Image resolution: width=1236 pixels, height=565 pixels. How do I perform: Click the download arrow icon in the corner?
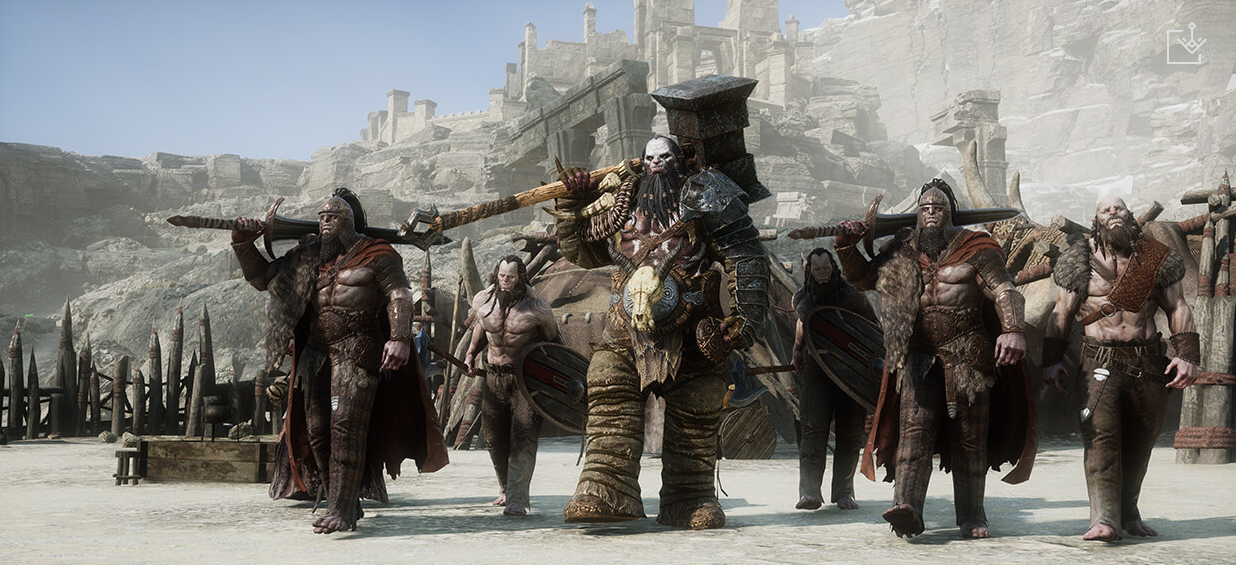pos(1185,45)
